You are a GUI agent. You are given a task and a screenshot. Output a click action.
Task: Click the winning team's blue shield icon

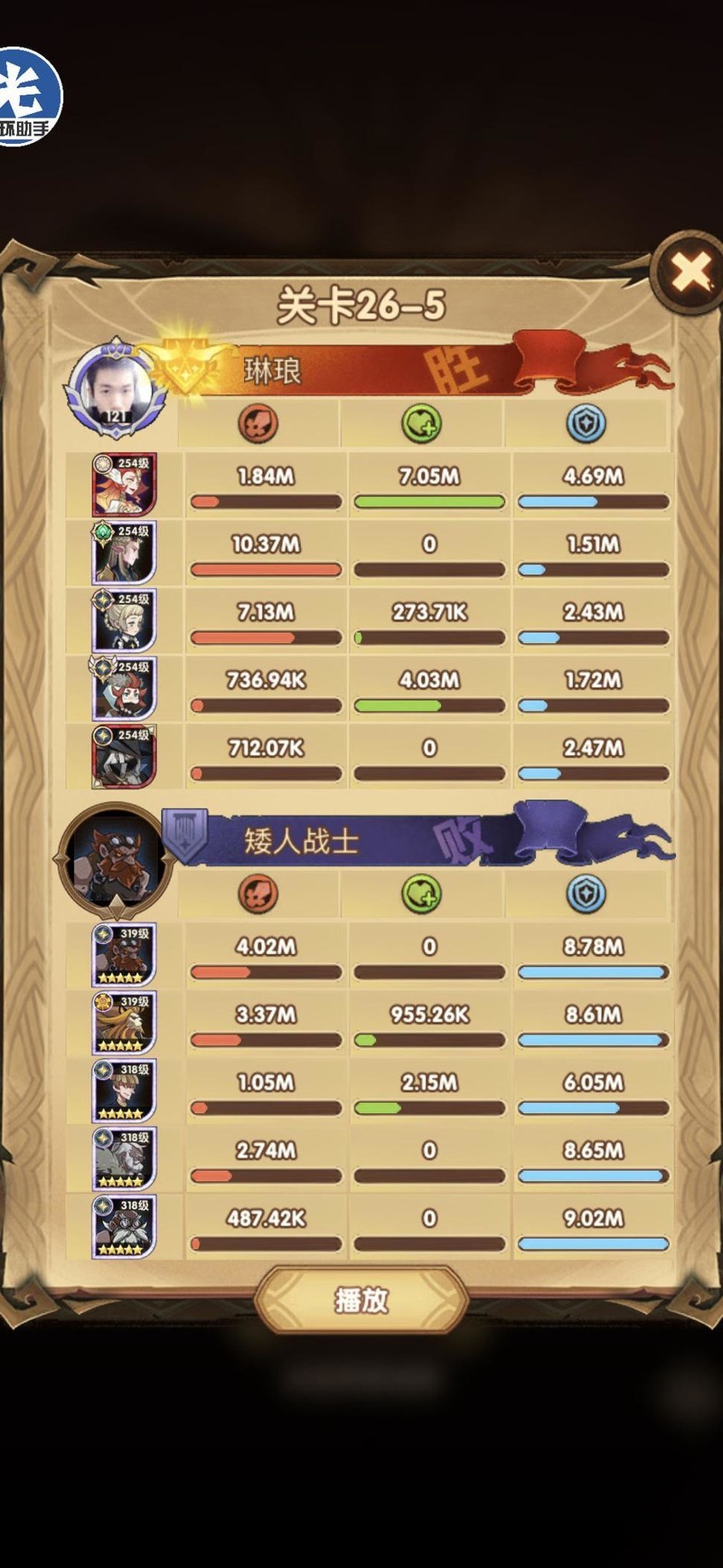(x=586, y=423)
